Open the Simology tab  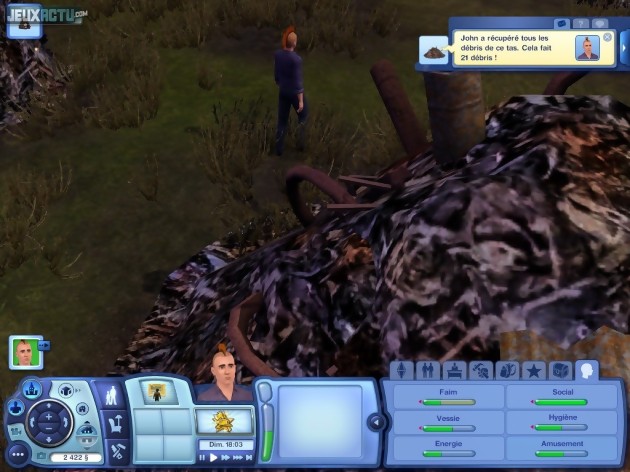[x=402, y=371]
